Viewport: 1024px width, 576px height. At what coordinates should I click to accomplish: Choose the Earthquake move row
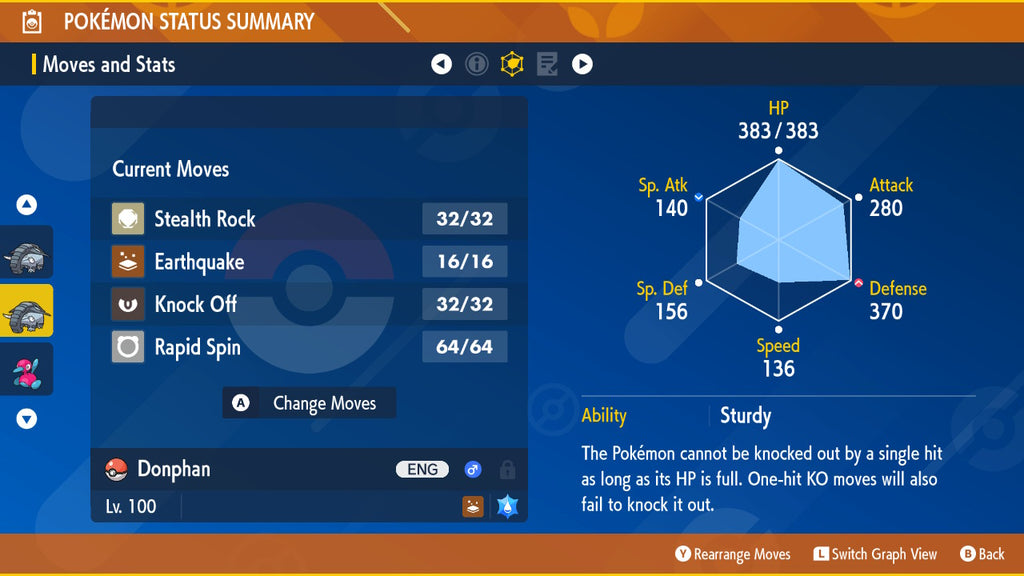(x=309, y=262)
